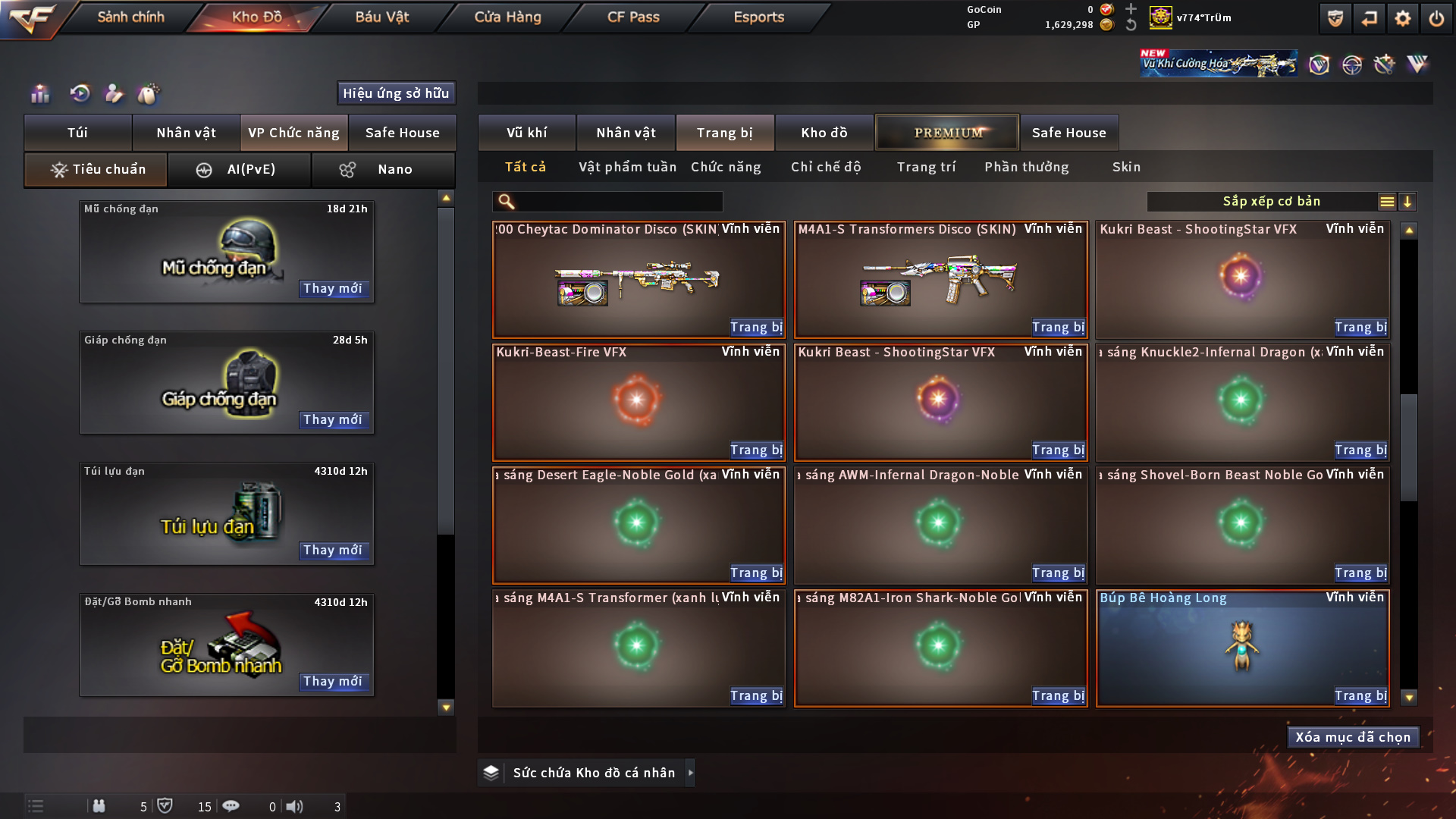
Task: Click Thay mới on Túi lựu đạn
Action: click(x=333, y=550)
